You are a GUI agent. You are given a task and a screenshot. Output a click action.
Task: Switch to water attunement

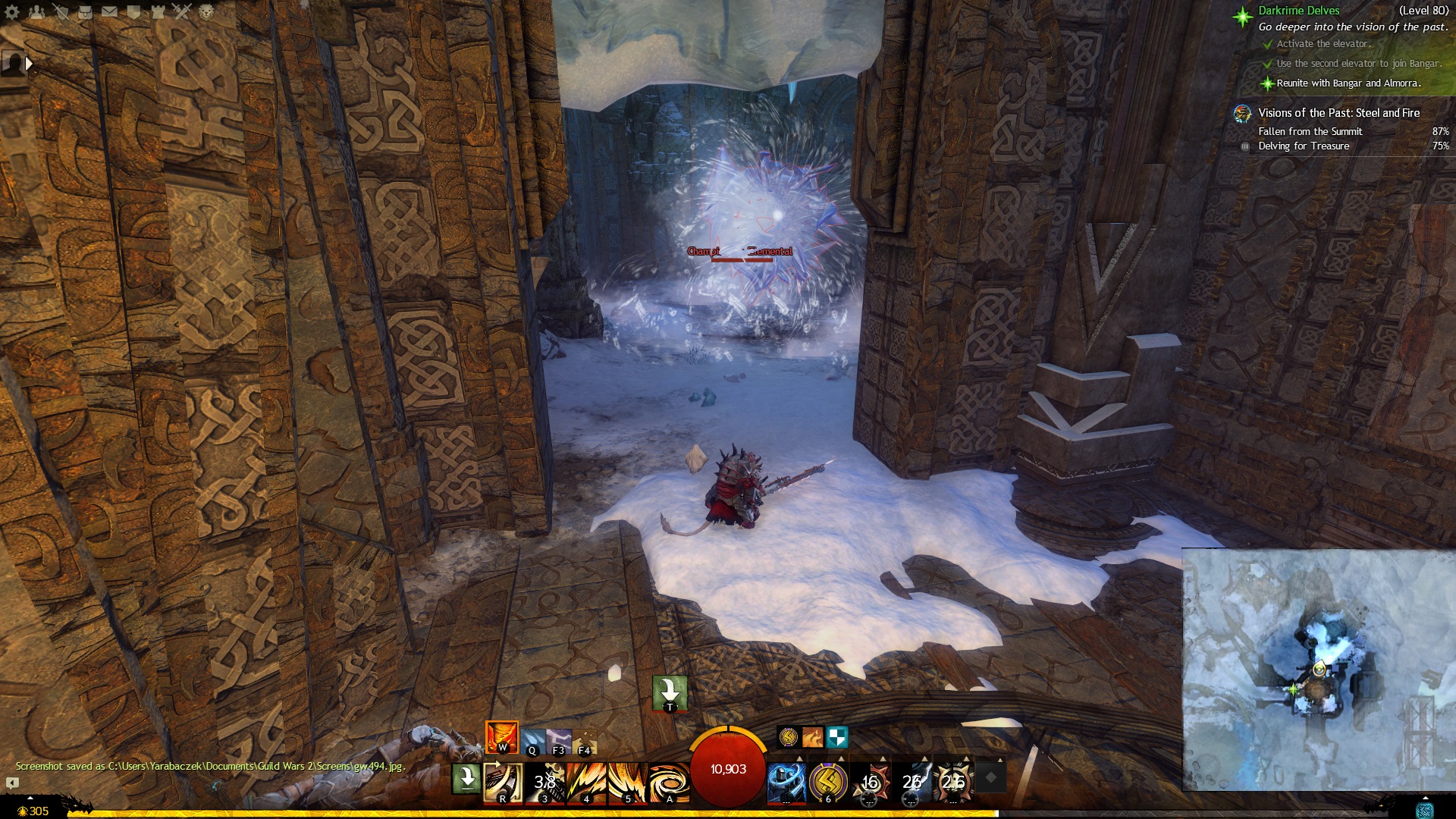[533, 741]
